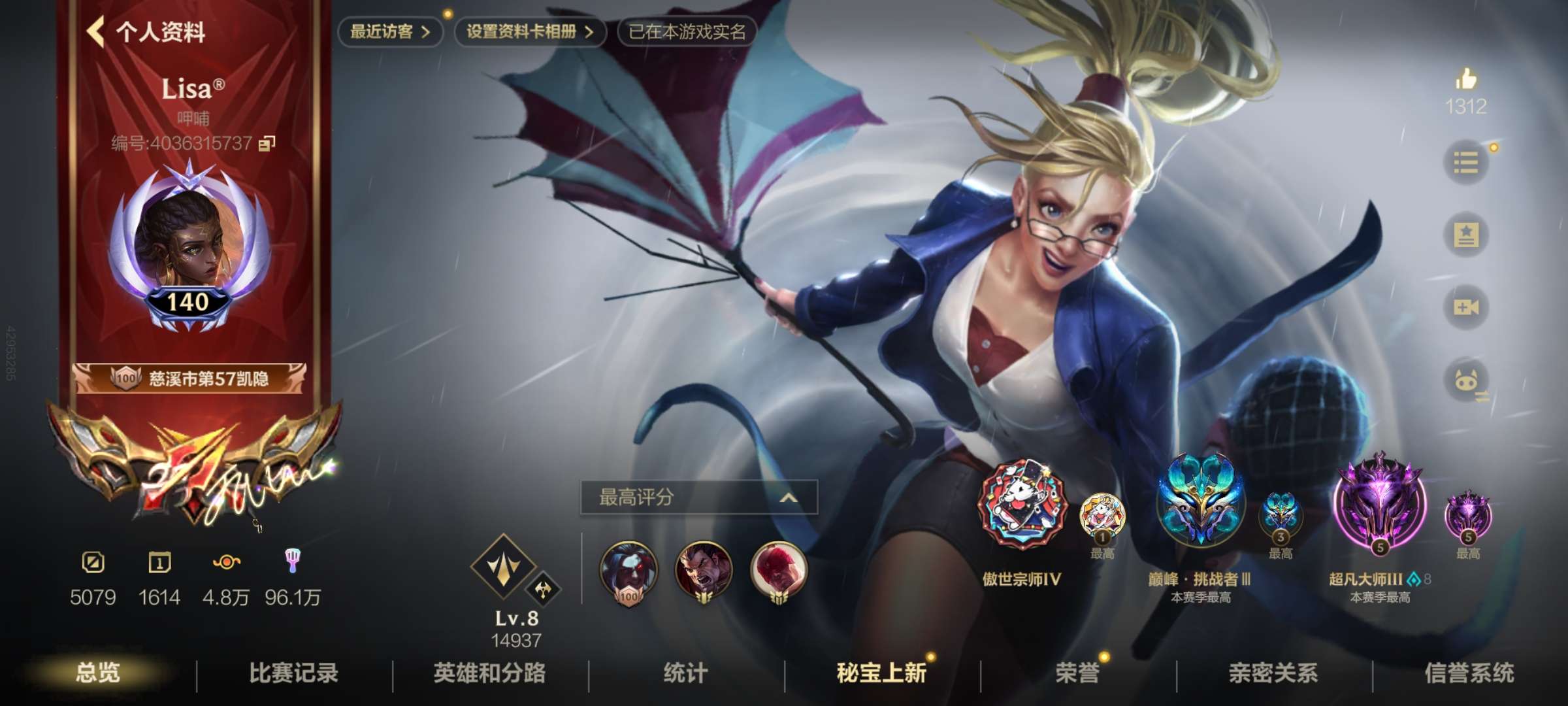
Task: Click the back arrow beside 个人资料
Action: [x=98, y=31]
